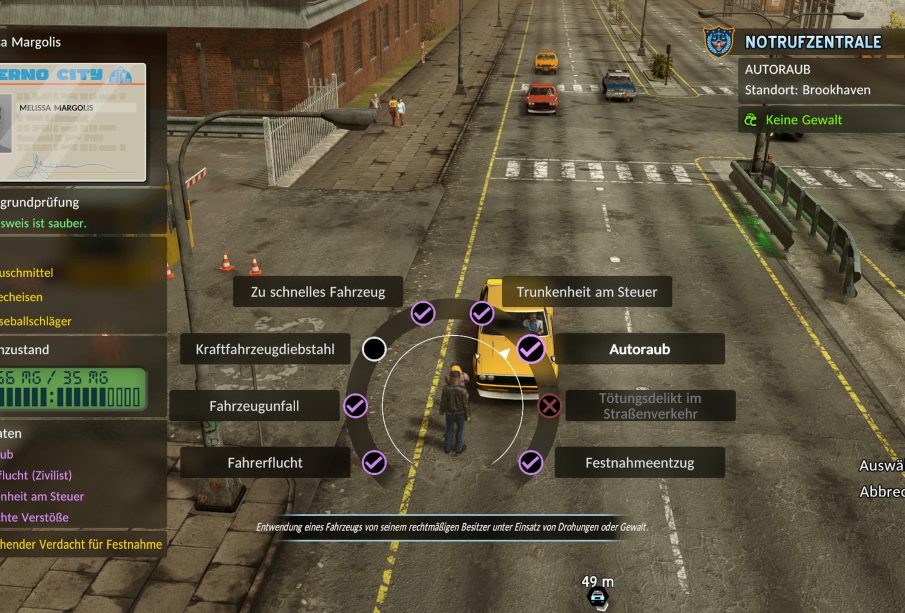Image resolution: width=905 pixels, height=613 pixels.
Task: Select the "Kraftfahrzeugdiebstahl" charge
Action: 265,349
